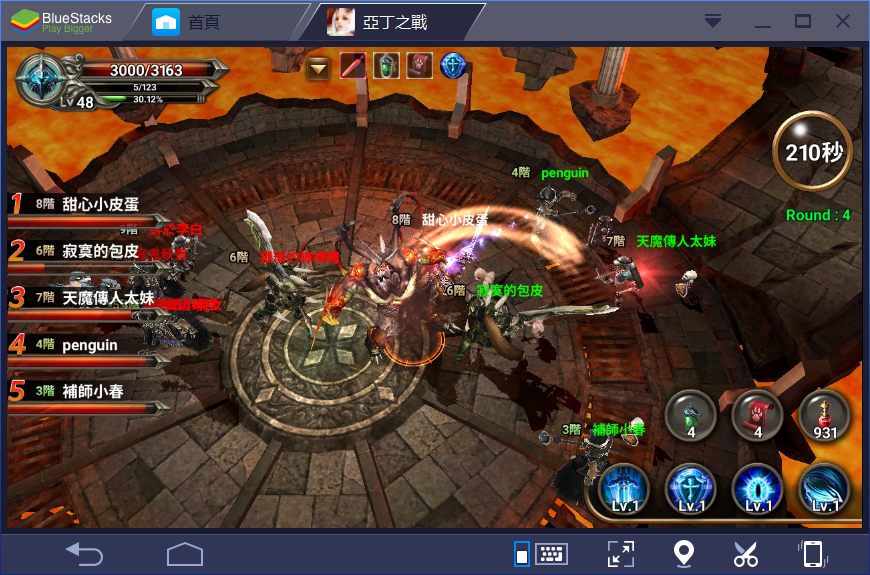The height and width of the screenshot is (575, 870).
Task: Trigger the swirling wind slash skill
Action: tap(825, 490)
